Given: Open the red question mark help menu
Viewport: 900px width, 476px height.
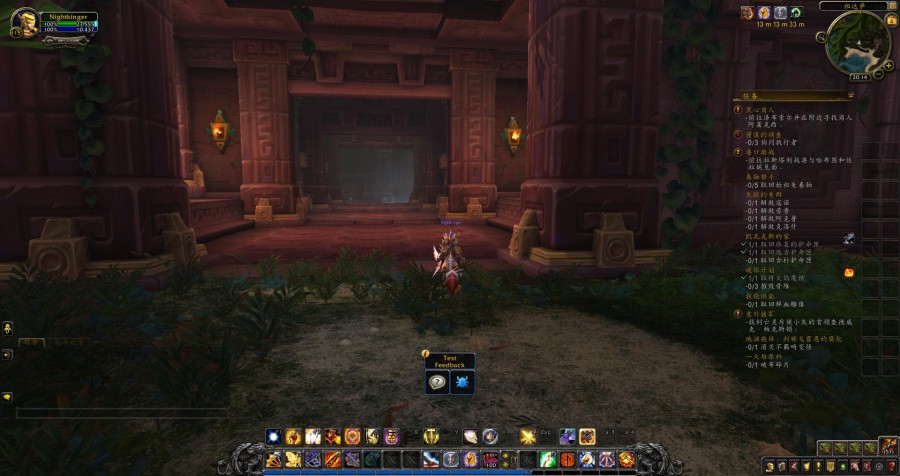Looking at the screenshot, I should (x=890, y=466).
